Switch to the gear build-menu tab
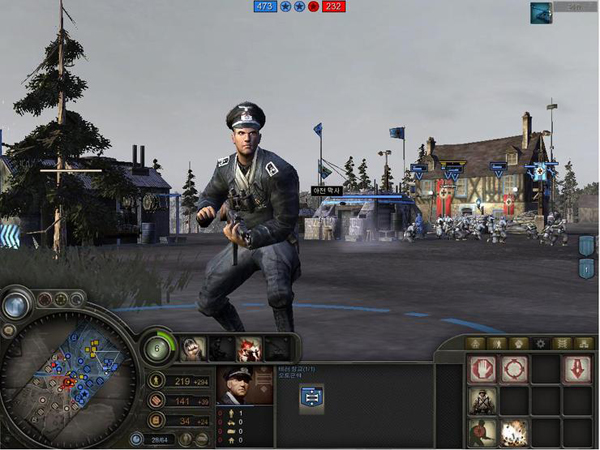 point(541,343)
